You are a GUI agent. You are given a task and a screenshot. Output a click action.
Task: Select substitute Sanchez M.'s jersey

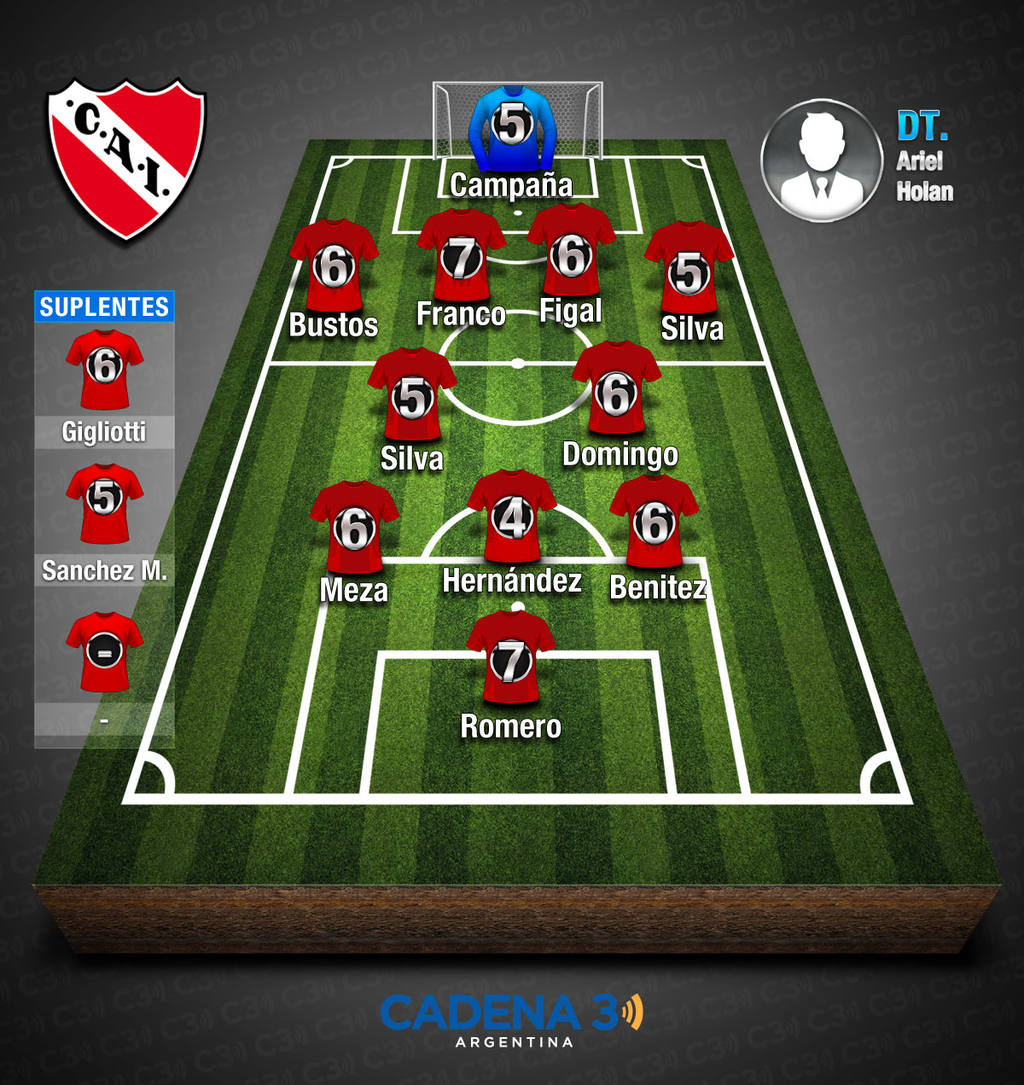tap(104, 501)
